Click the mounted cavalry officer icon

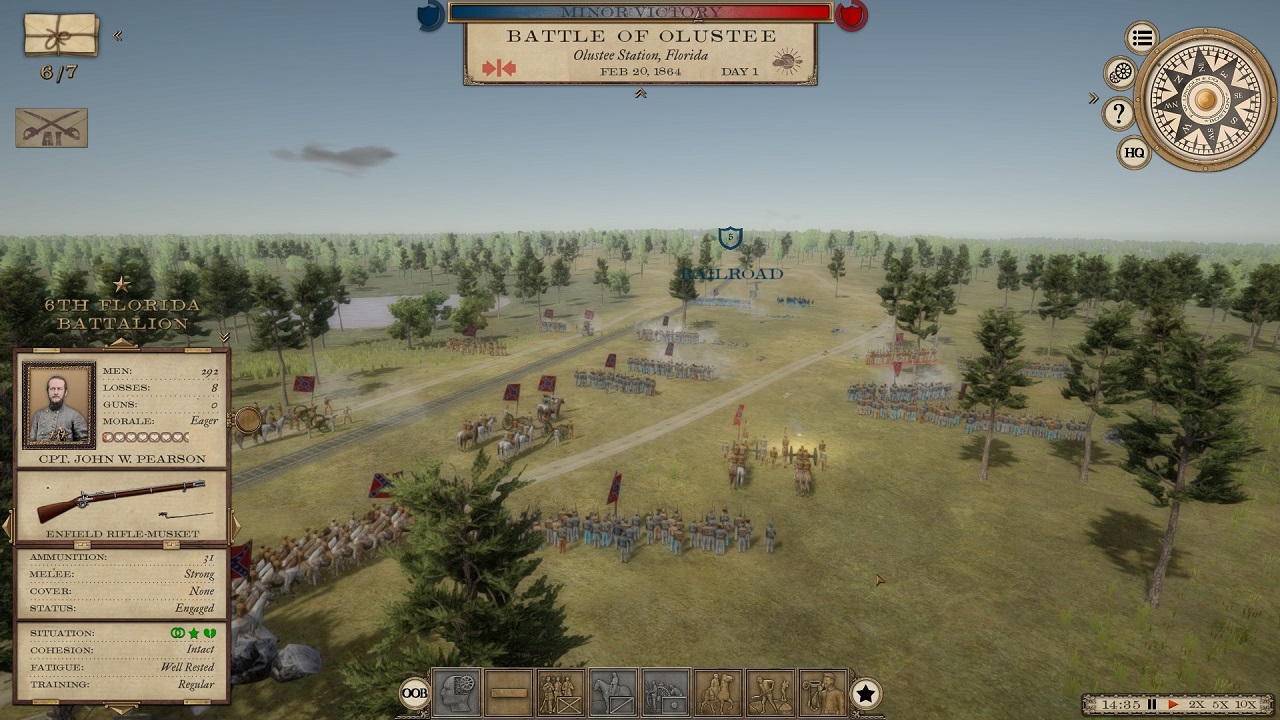coord(610,691)
